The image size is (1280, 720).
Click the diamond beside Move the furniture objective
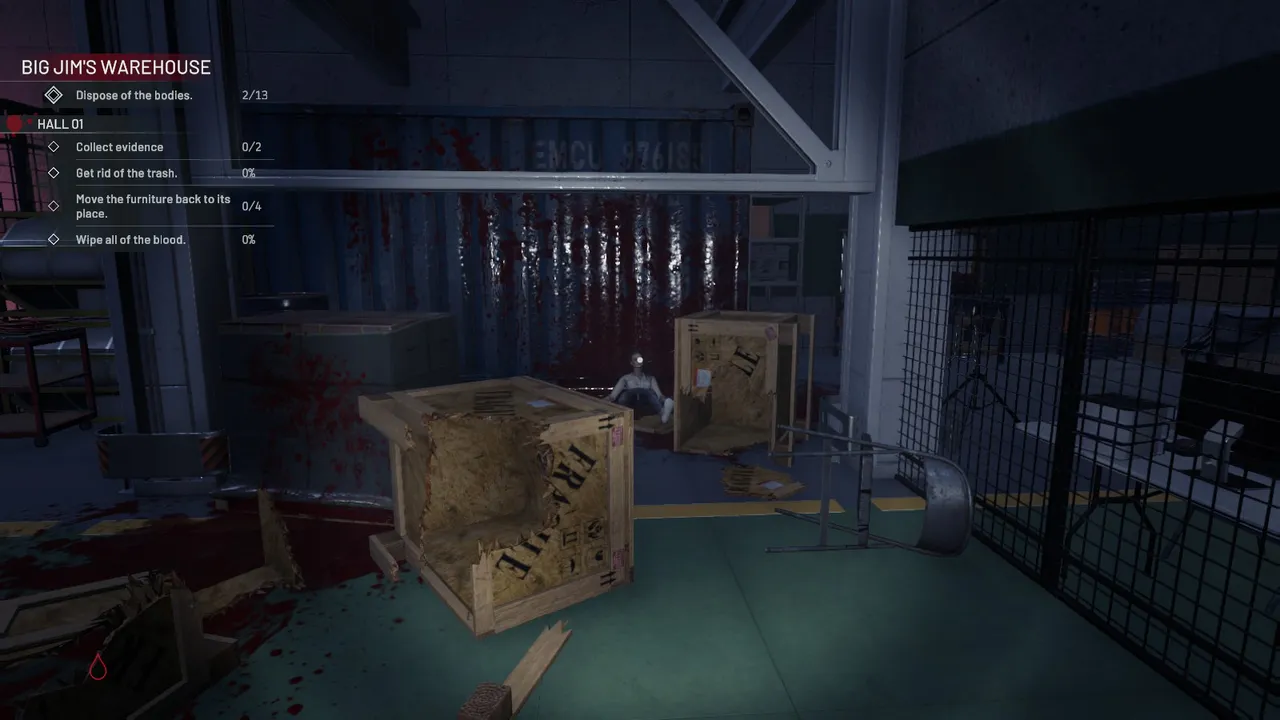54,206
